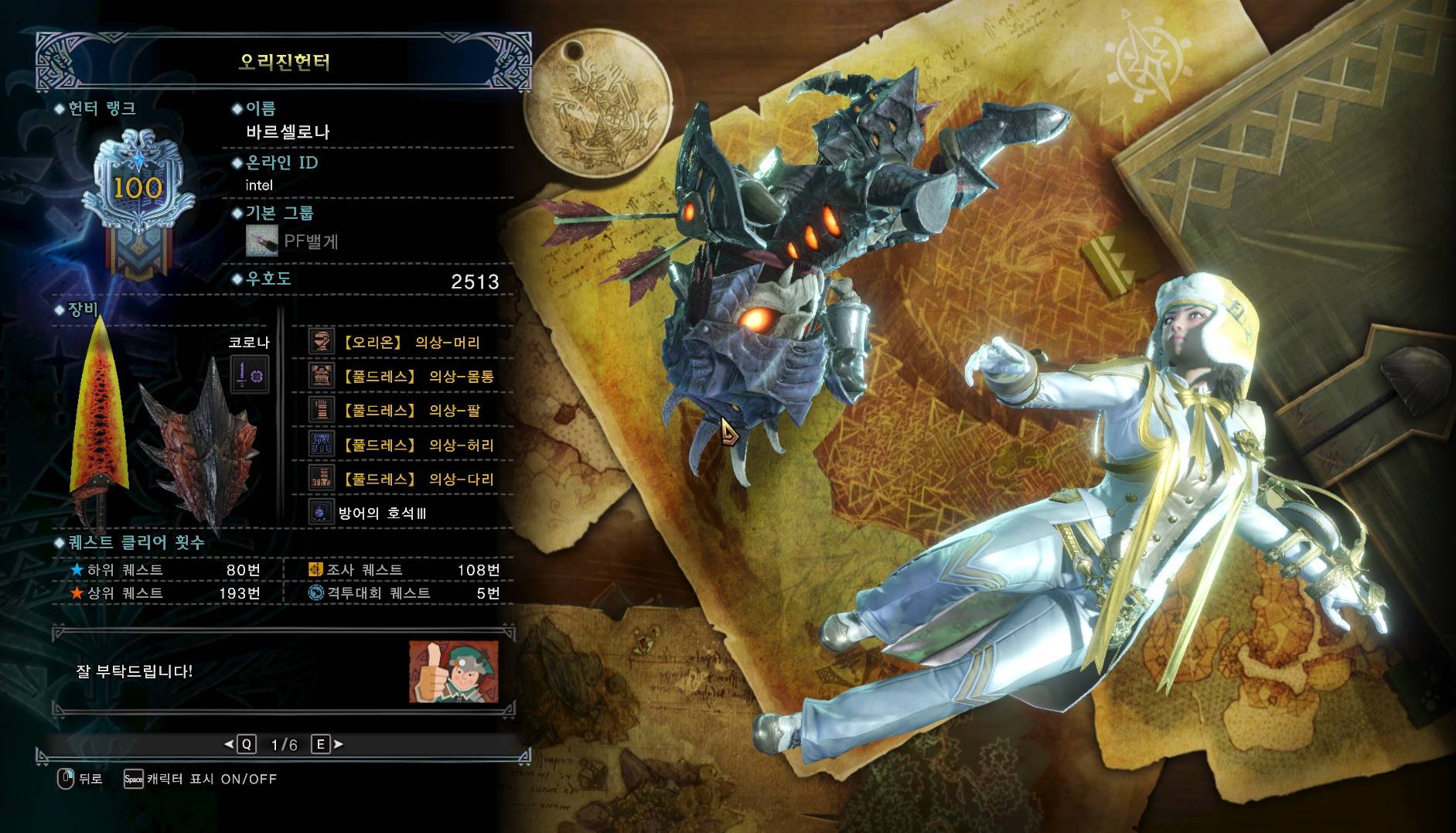Select the 풀드레스 body layered armor row

(x=402, y=377)
